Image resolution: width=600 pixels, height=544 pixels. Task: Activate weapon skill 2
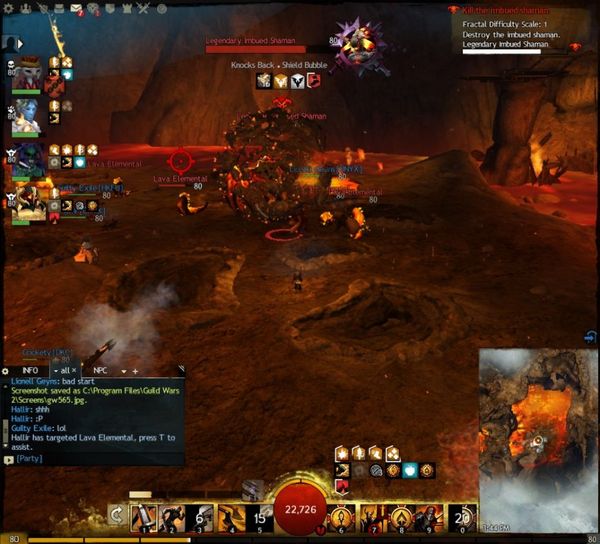click(173, 518)
